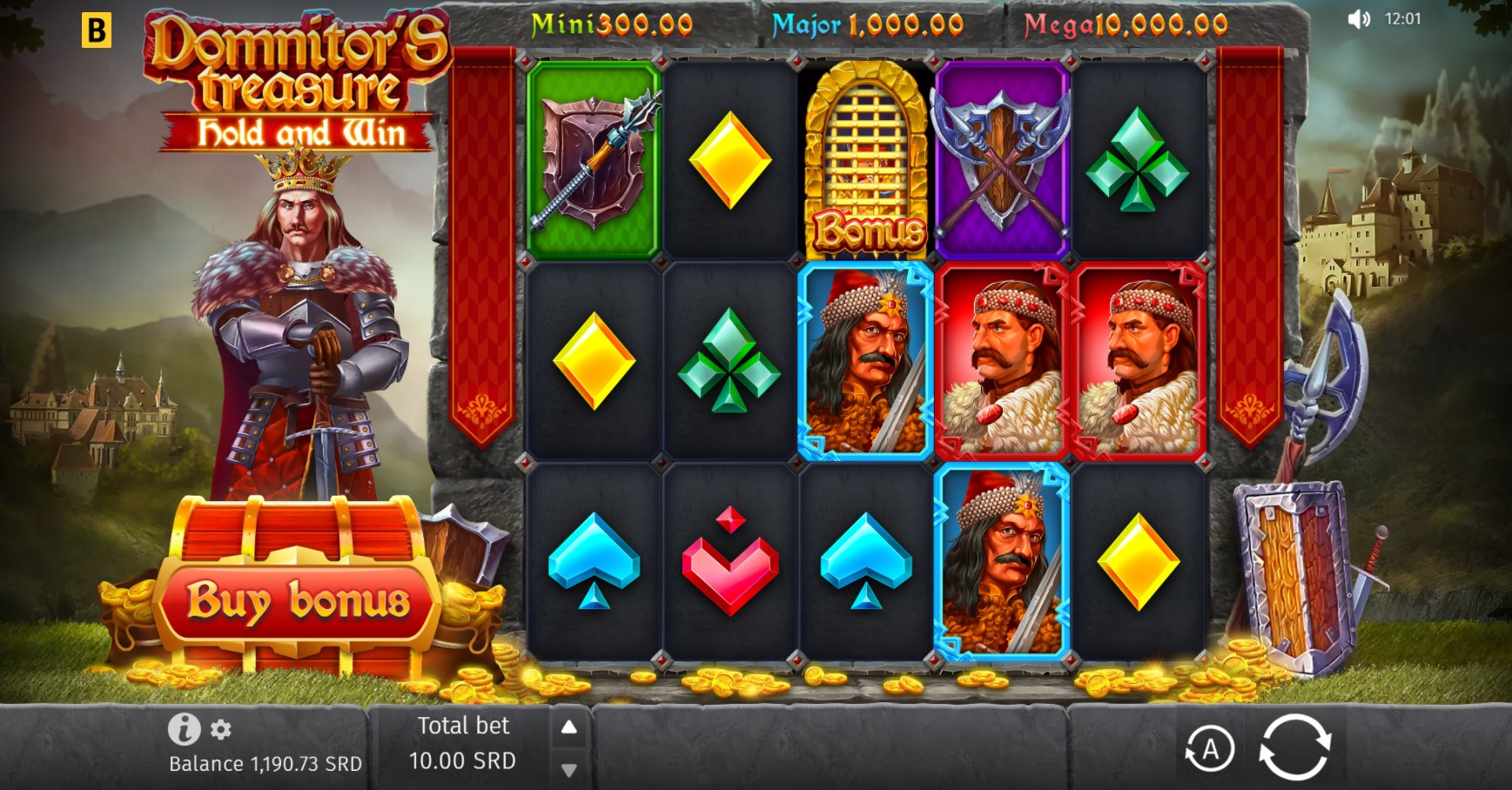Image resolution: width=1512 pixels, height=790 pixels.
Task: Decrease bet with the down arrow
Action: (x=570, y=769)
